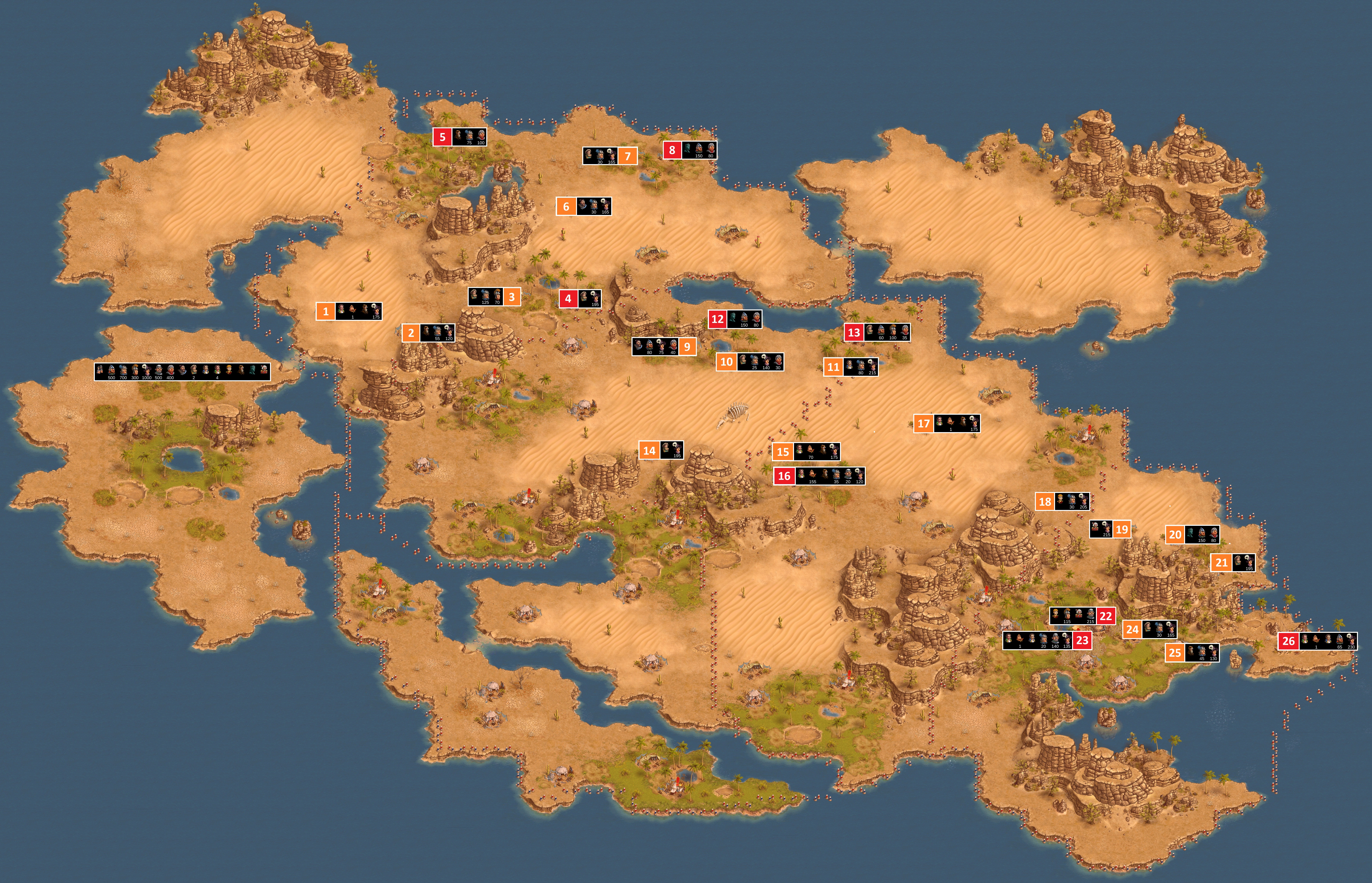1372x883 pixels.
Task: Select red marker number 16
Action: (784, 475)
